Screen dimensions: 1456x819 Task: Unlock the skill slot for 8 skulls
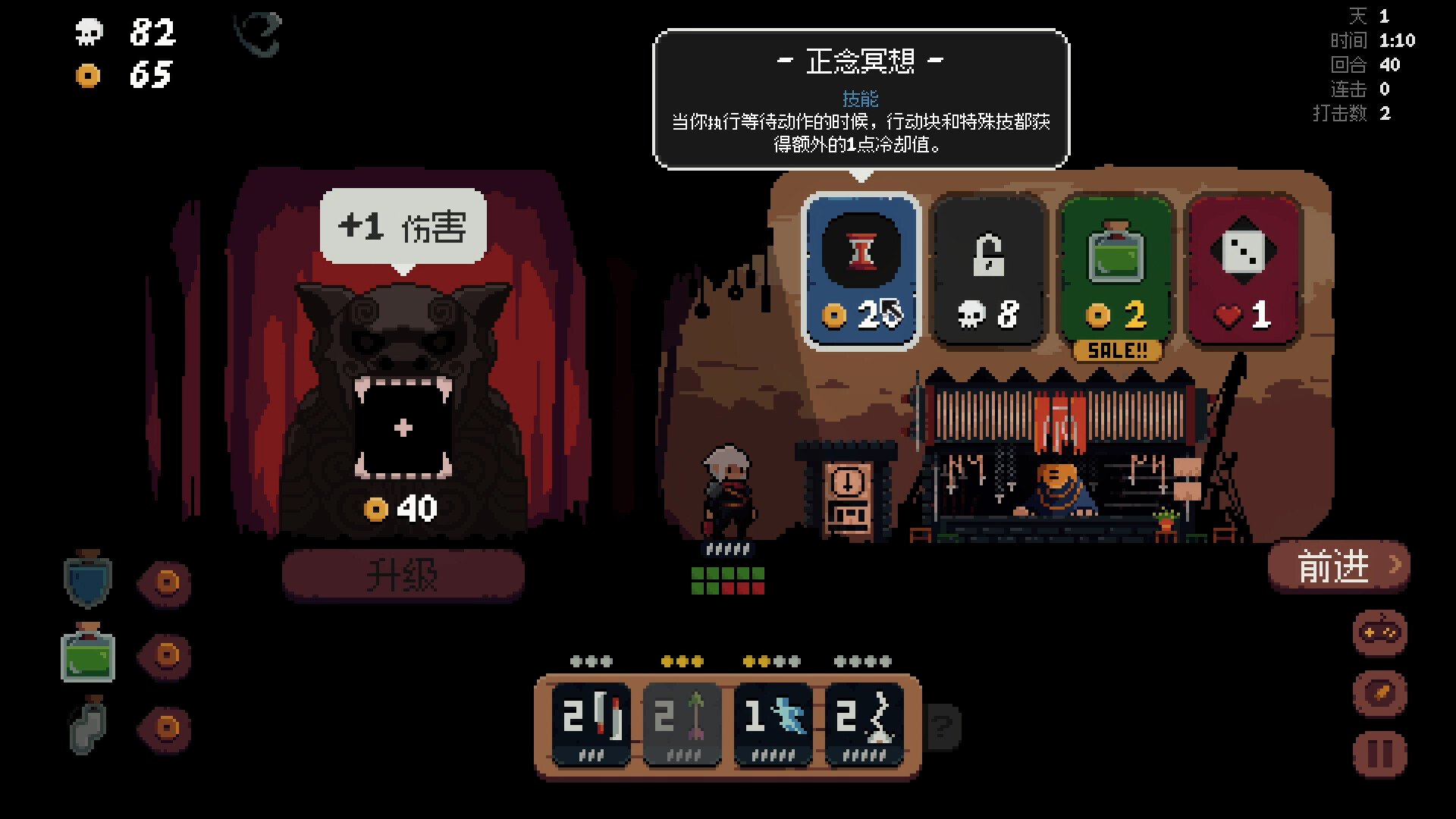(x=988, y=269)
